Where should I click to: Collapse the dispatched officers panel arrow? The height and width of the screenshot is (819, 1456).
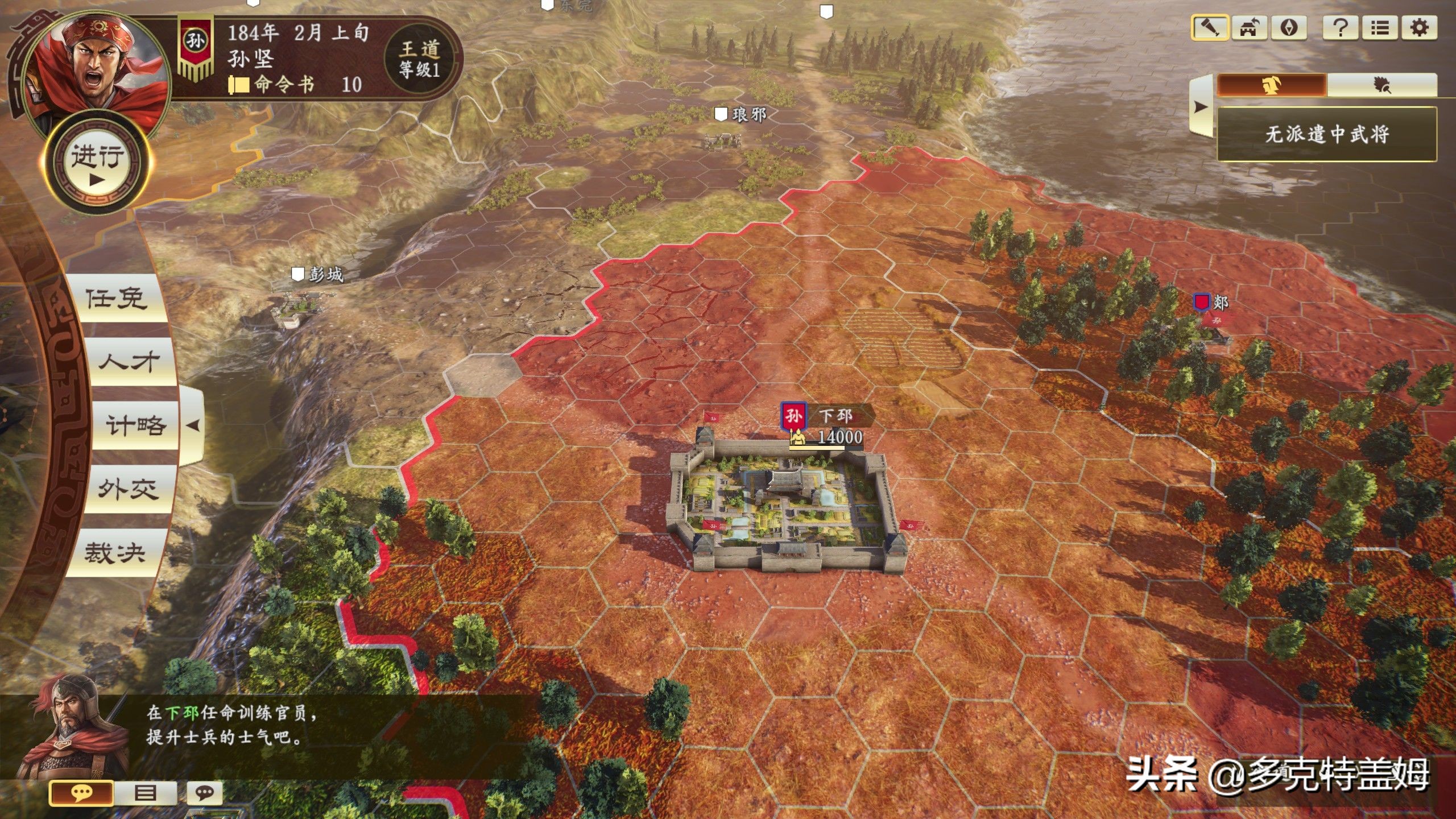1201,106
